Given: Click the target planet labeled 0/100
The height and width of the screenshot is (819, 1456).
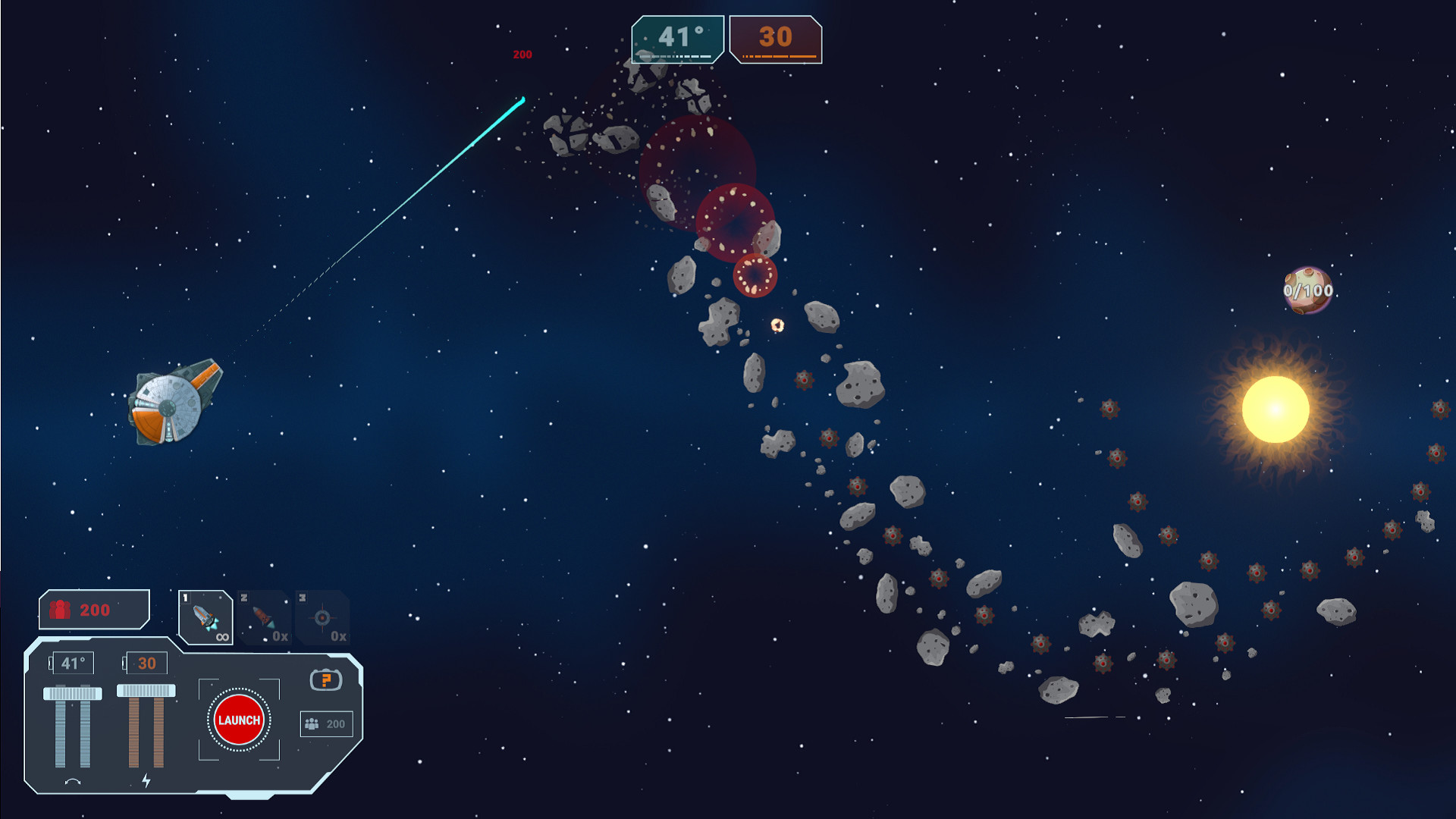Looking at the screenshot, I should (x=1307, y=290).
